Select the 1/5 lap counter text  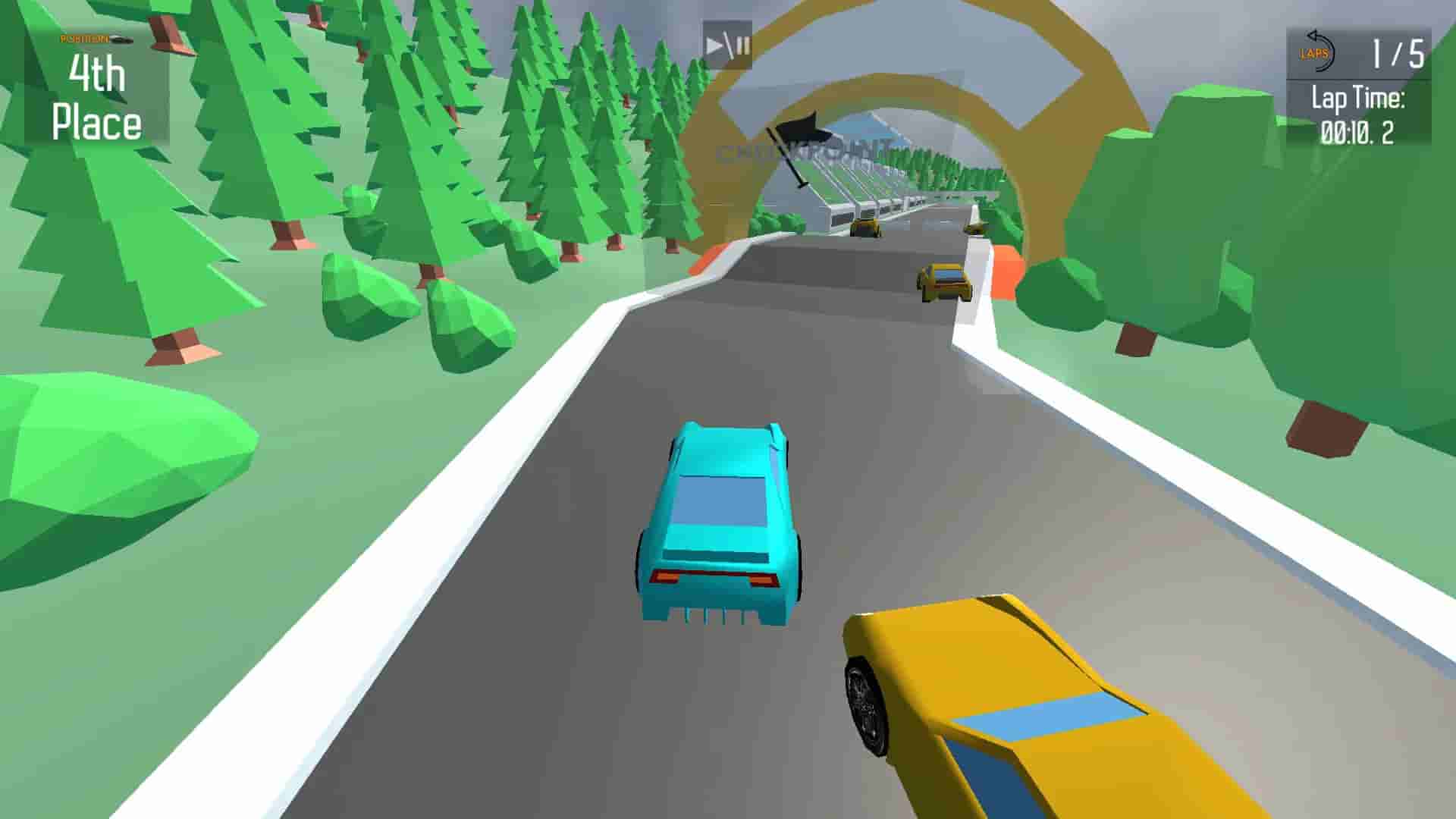point(1399,52)
